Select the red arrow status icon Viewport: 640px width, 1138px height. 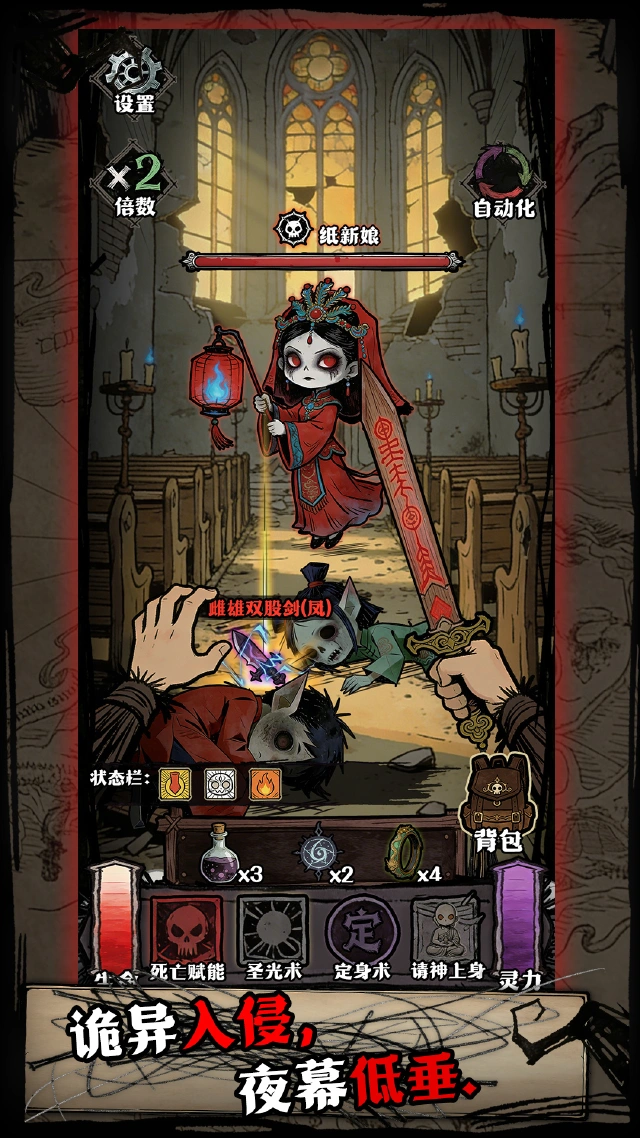coord(176,783)
